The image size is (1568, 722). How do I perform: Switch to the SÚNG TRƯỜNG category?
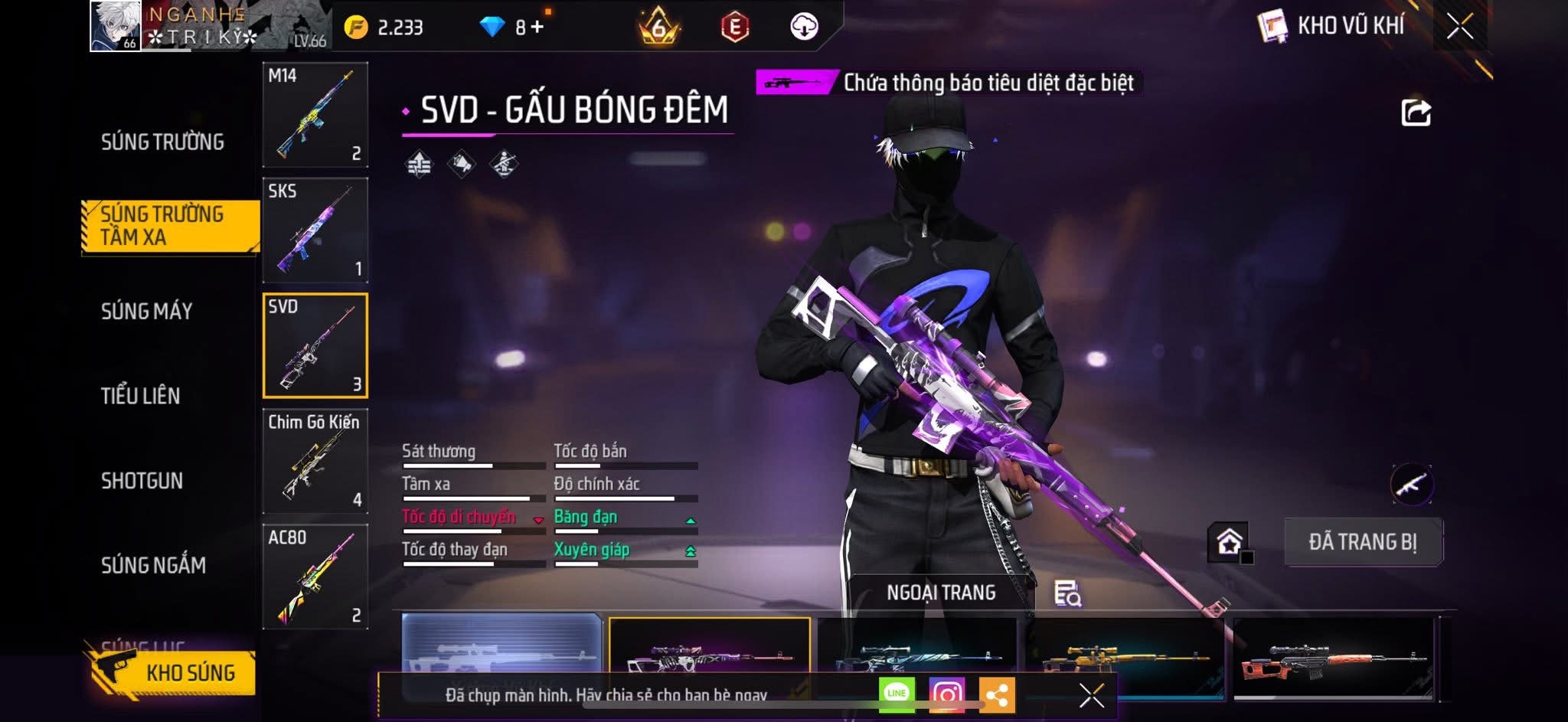pos(162,142)
